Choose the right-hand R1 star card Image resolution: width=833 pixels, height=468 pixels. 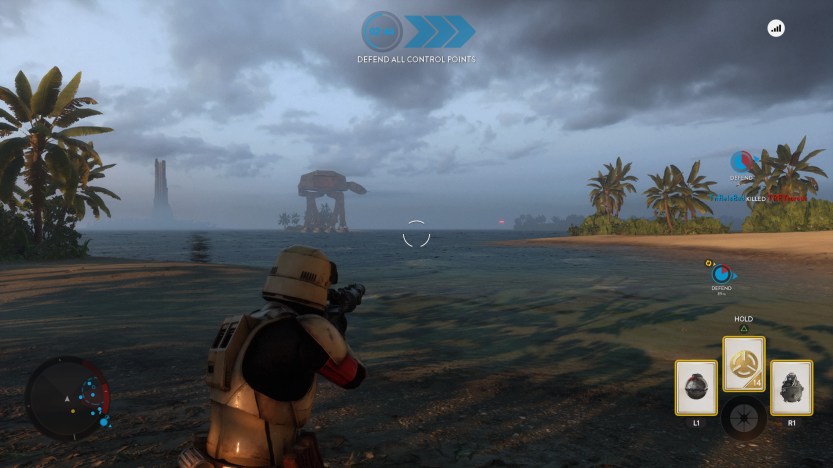[x=791, y=388]
